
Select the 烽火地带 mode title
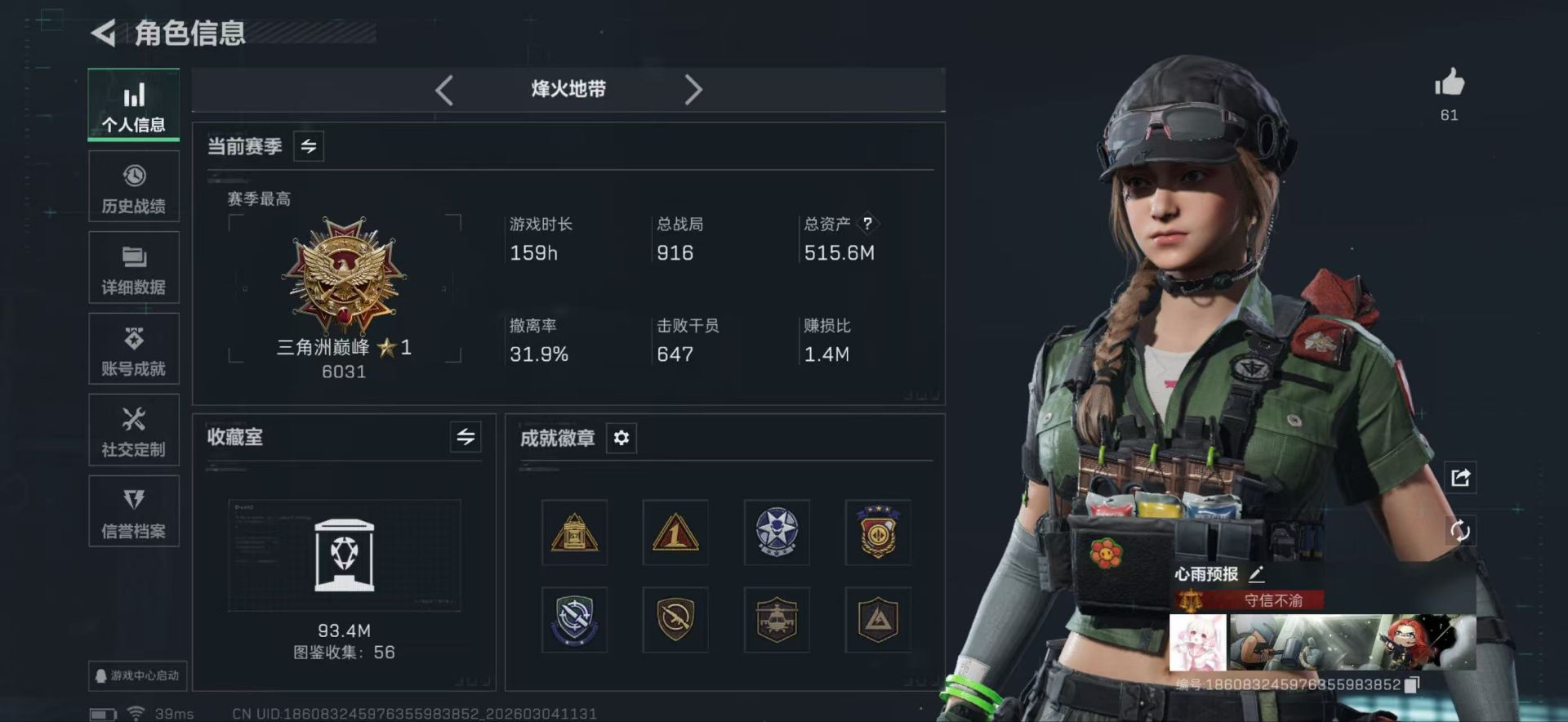click(x=568, y=90)
